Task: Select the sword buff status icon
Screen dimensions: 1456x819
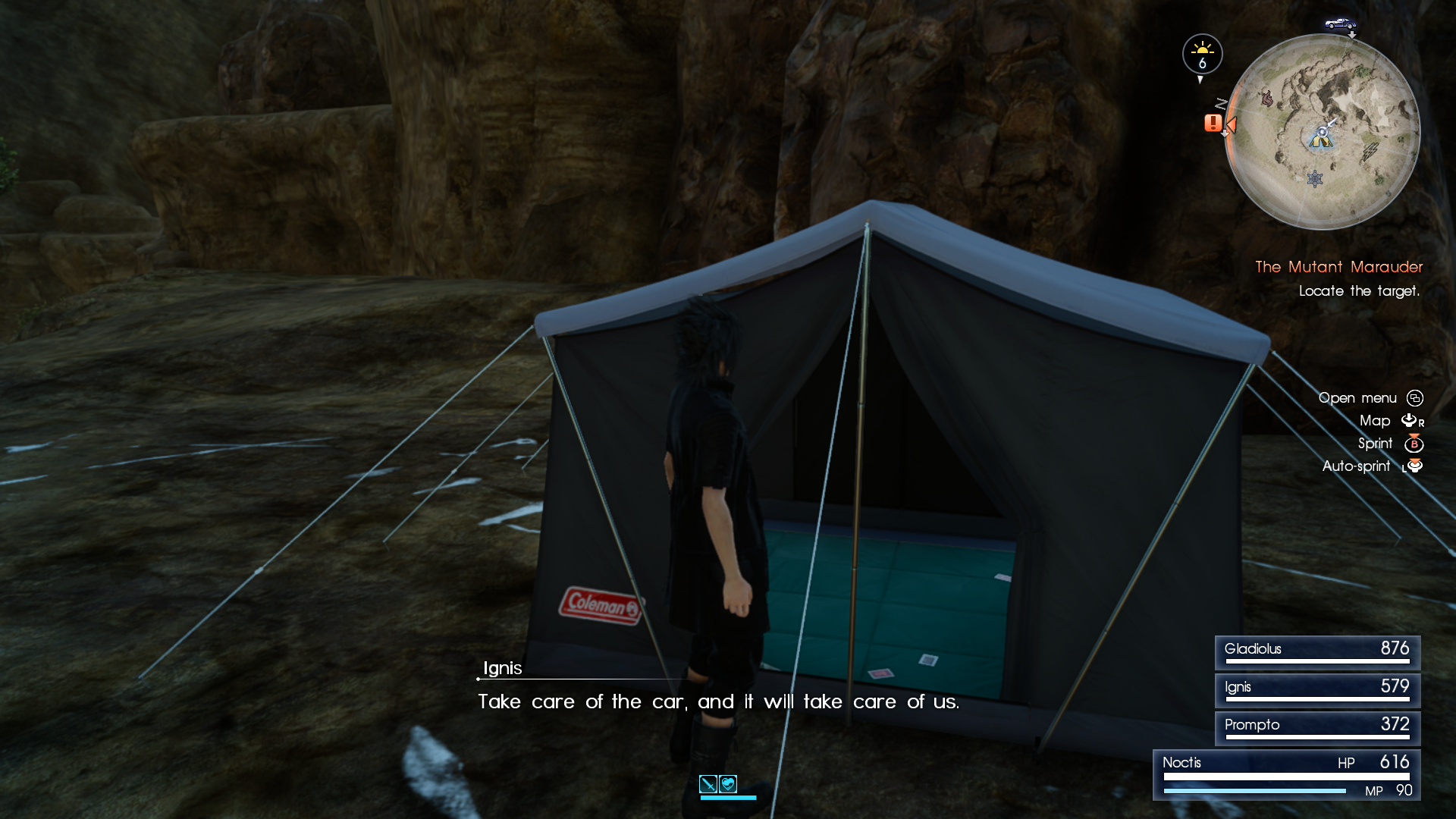Action: click(708, 784)
